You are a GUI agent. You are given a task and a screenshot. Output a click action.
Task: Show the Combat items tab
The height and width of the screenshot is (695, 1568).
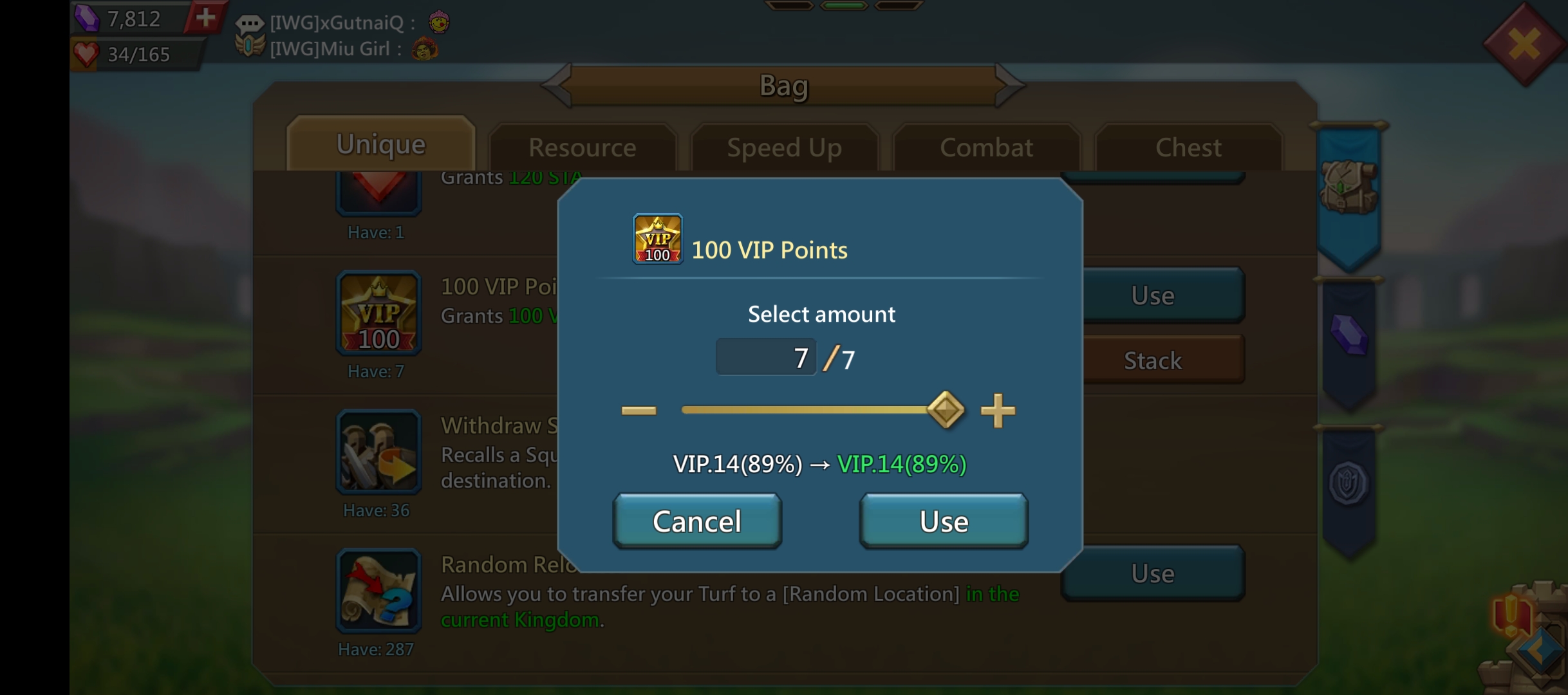pyautogui.click(x=986, y=147)
